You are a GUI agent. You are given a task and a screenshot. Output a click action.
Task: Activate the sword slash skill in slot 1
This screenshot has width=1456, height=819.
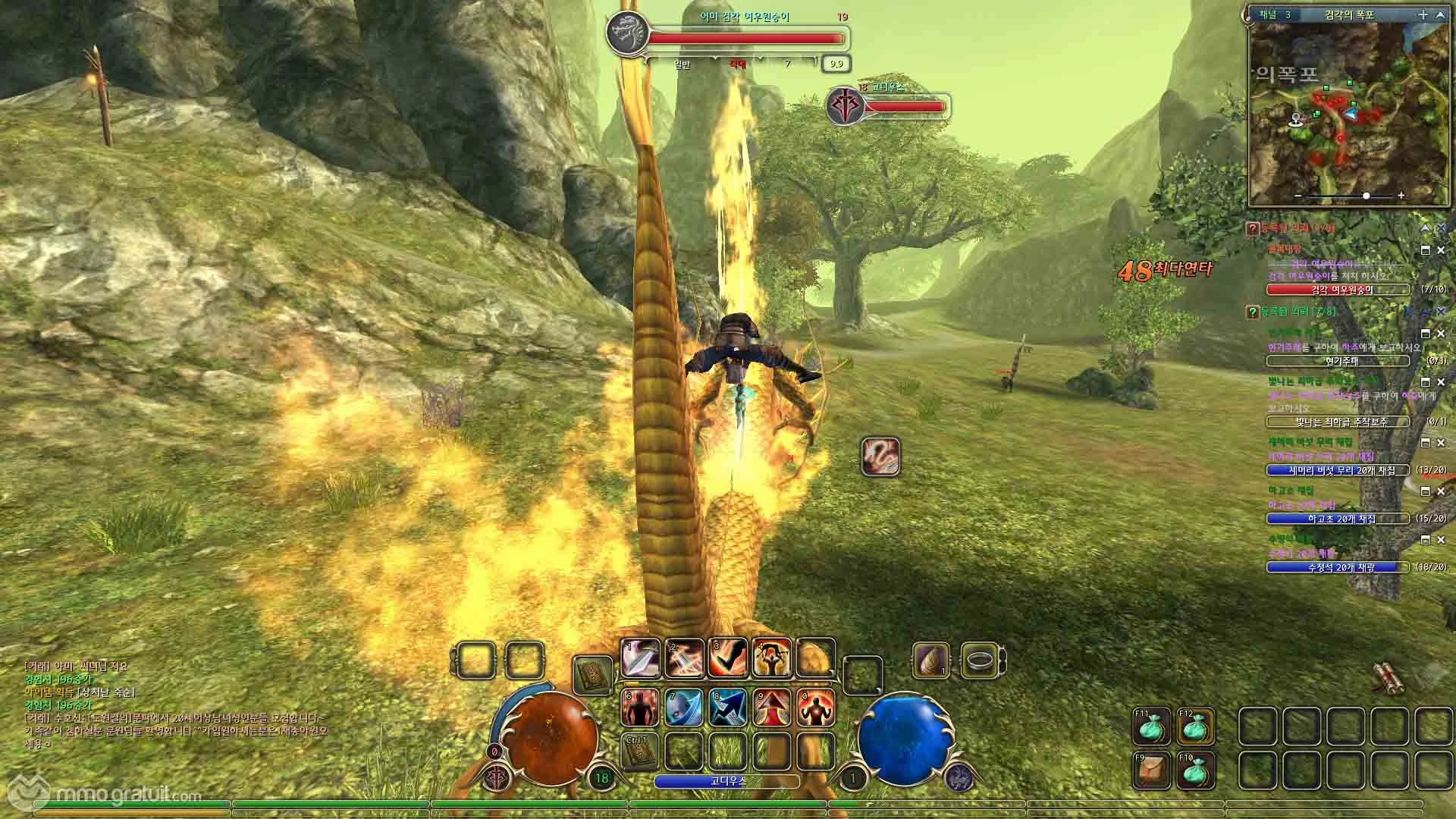pyautogui.click(x=641, y=658)
